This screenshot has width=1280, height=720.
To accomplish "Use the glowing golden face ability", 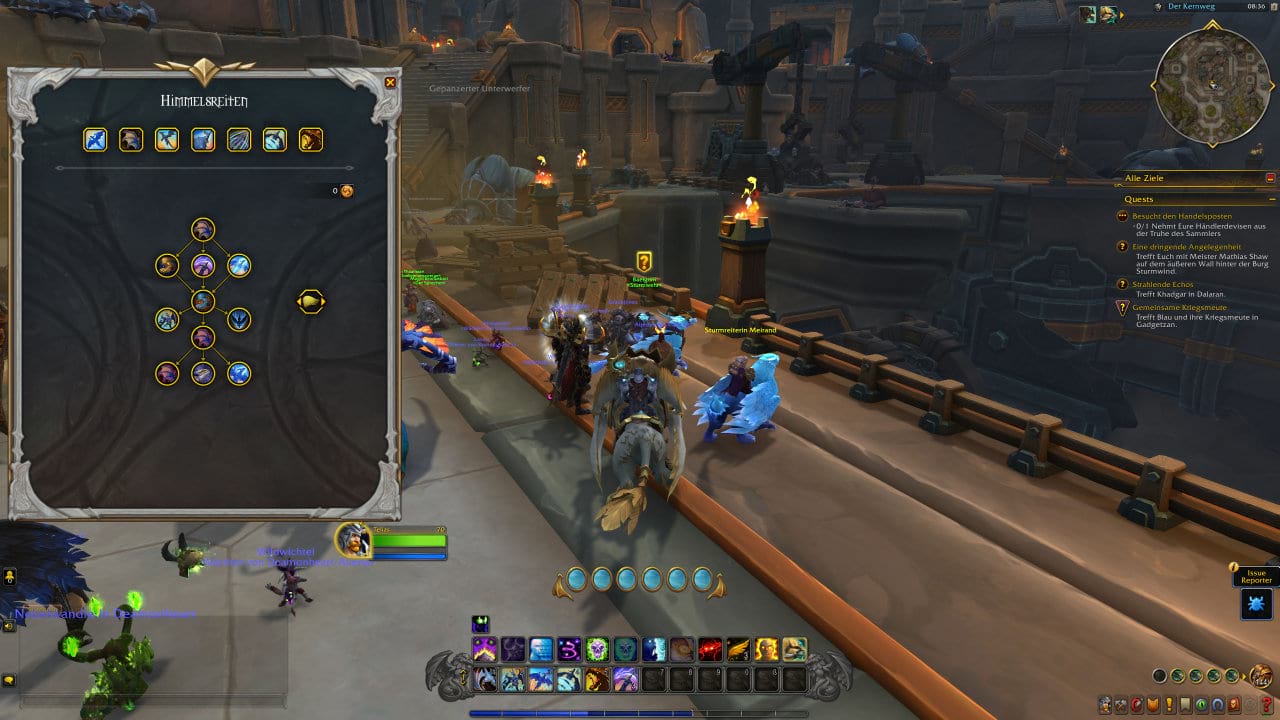I will point(767,649).
